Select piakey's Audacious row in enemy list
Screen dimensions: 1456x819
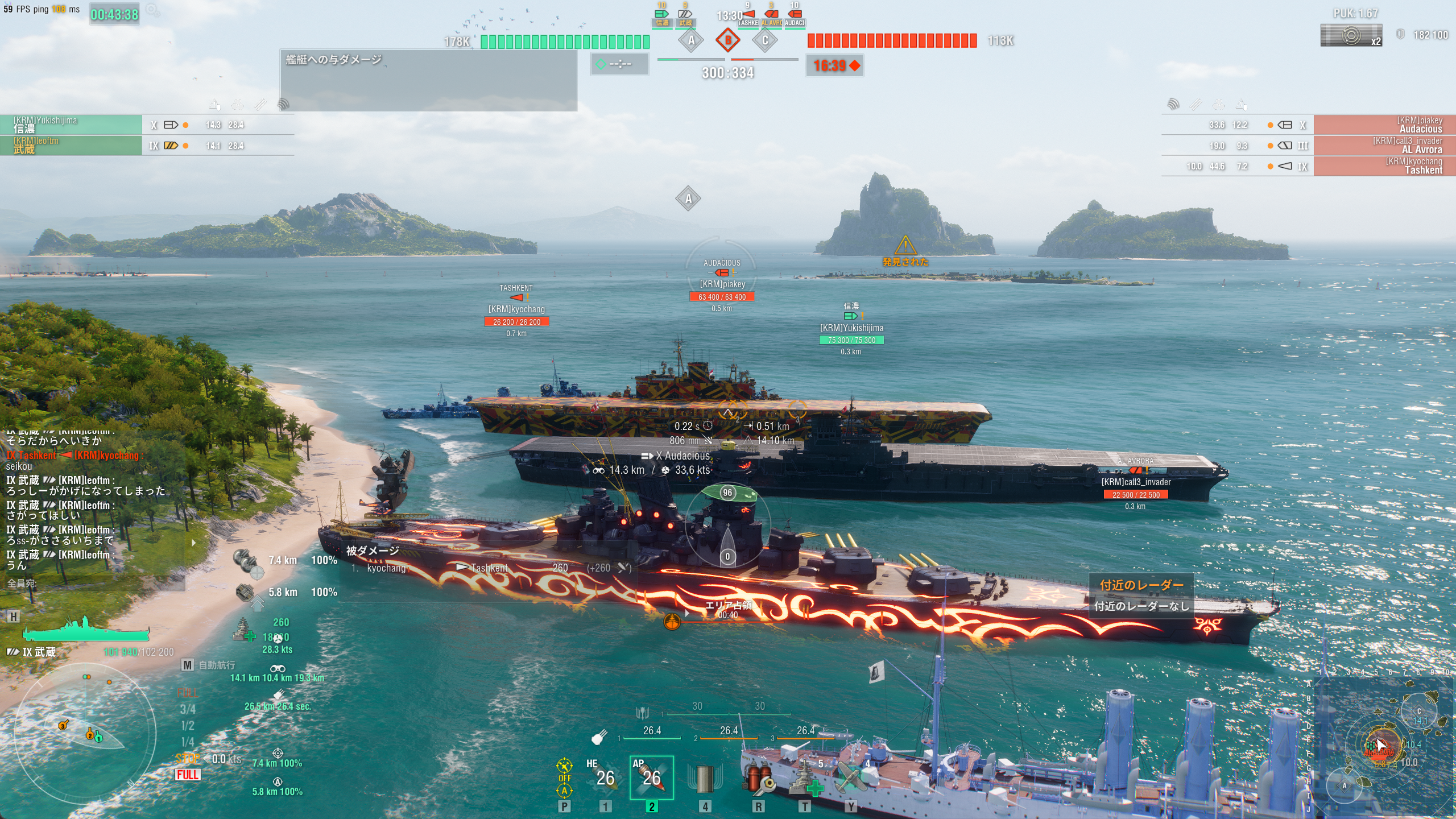point(1384,125)
